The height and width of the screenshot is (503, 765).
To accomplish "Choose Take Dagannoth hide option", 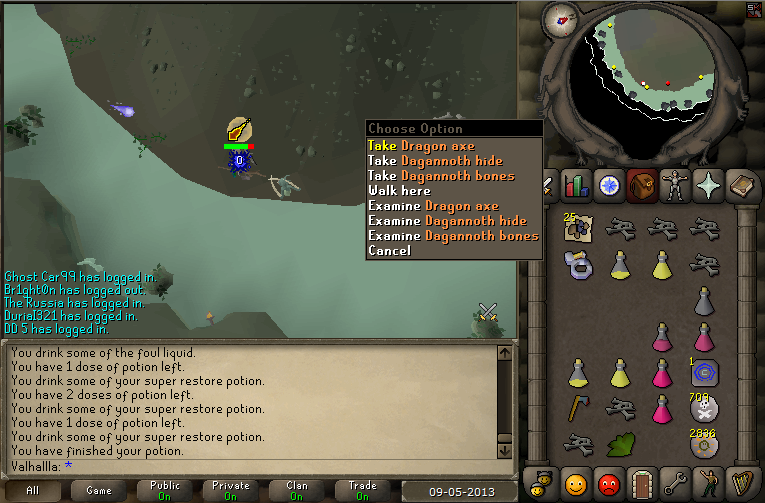I will tap(434, 161).
